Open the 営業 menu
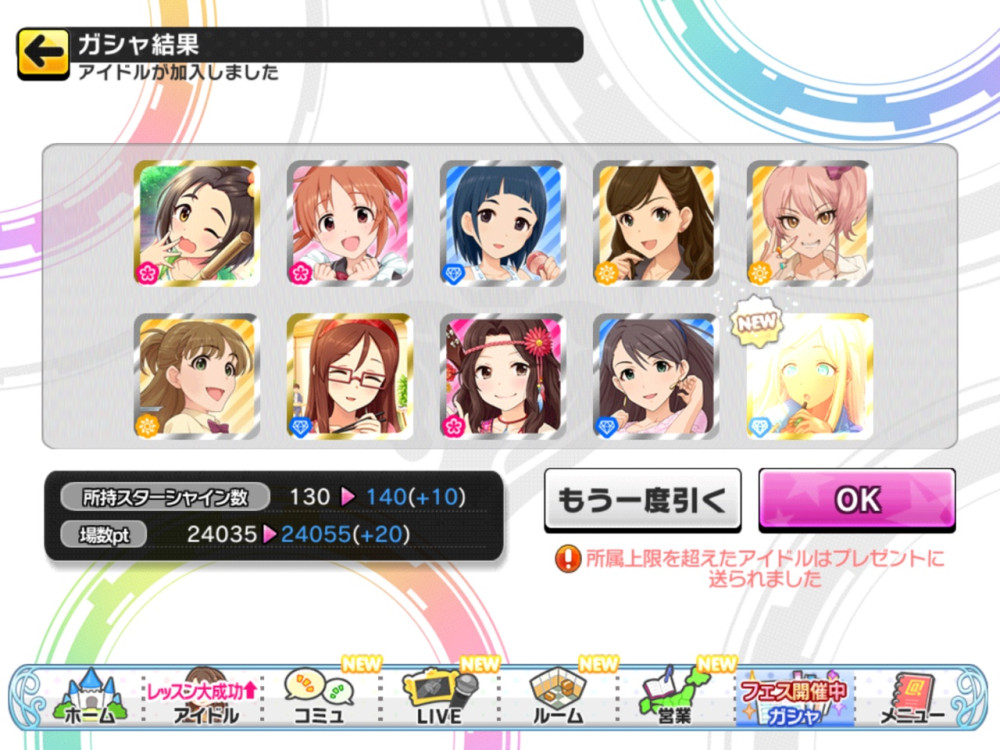Screen dimensions: 1000x750 [x=675, y=696]
